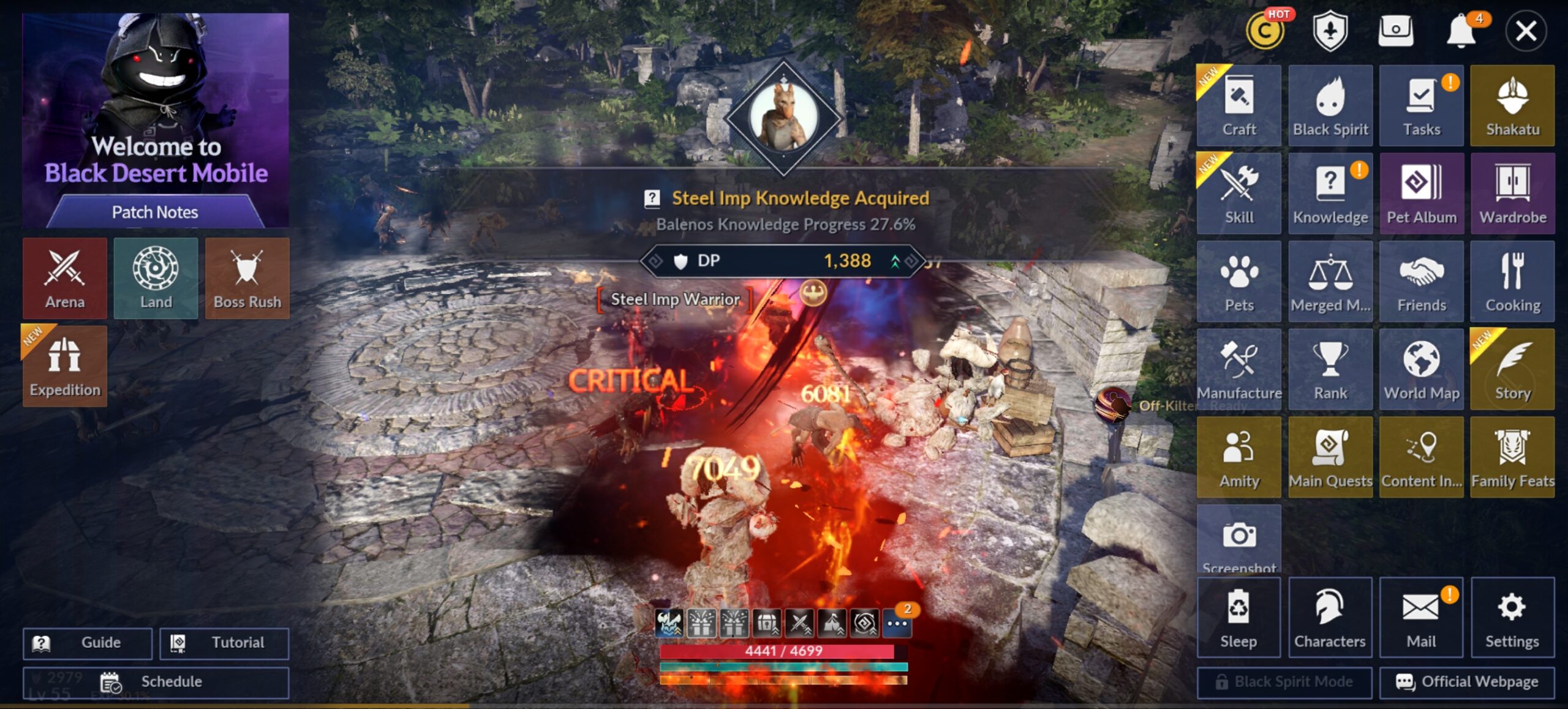Screen dimensions: 1568x709
Task: Talk to the Black Spirit
Action: (1330, 106)
